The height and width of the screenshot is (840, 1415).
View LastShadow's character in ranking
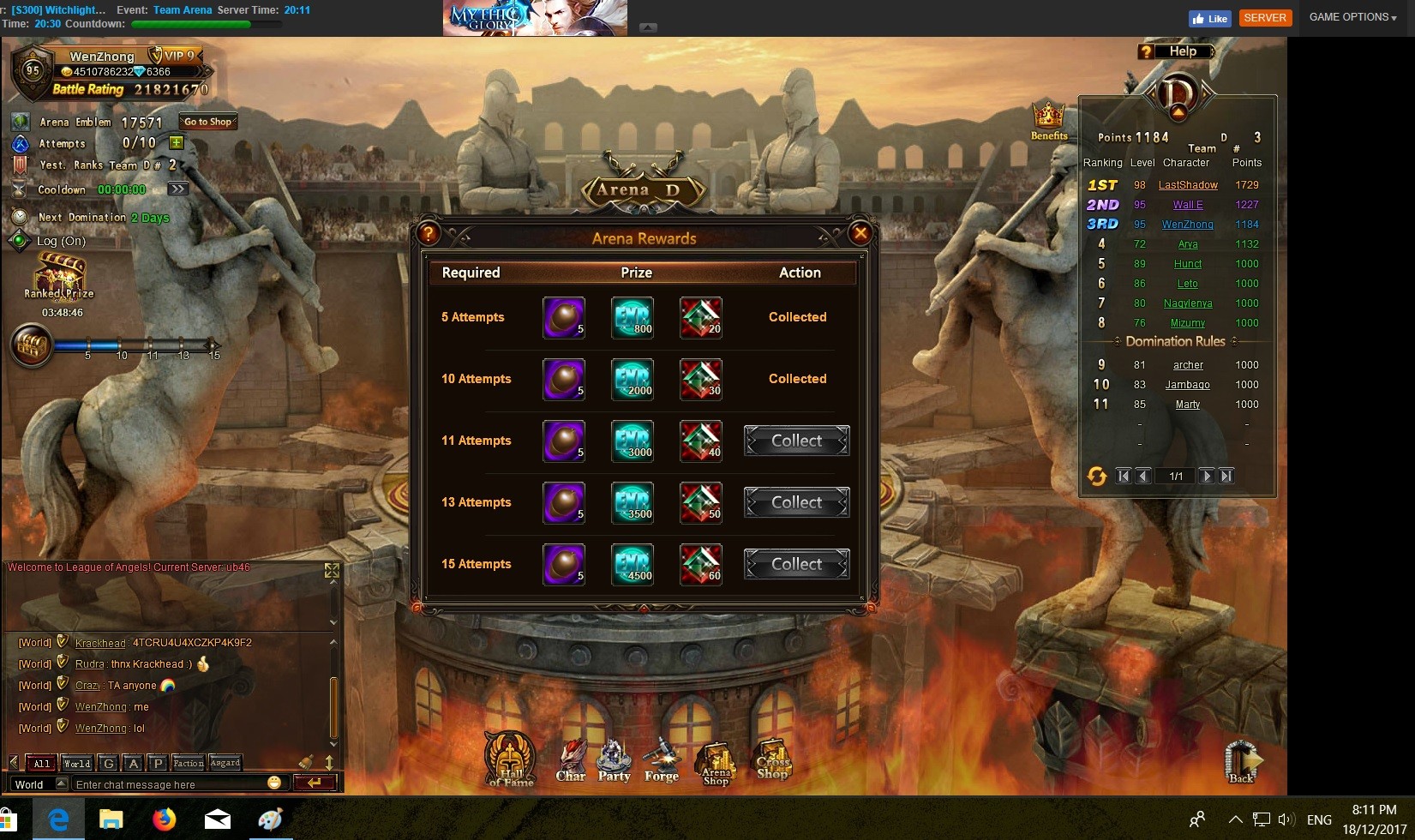1188,185
